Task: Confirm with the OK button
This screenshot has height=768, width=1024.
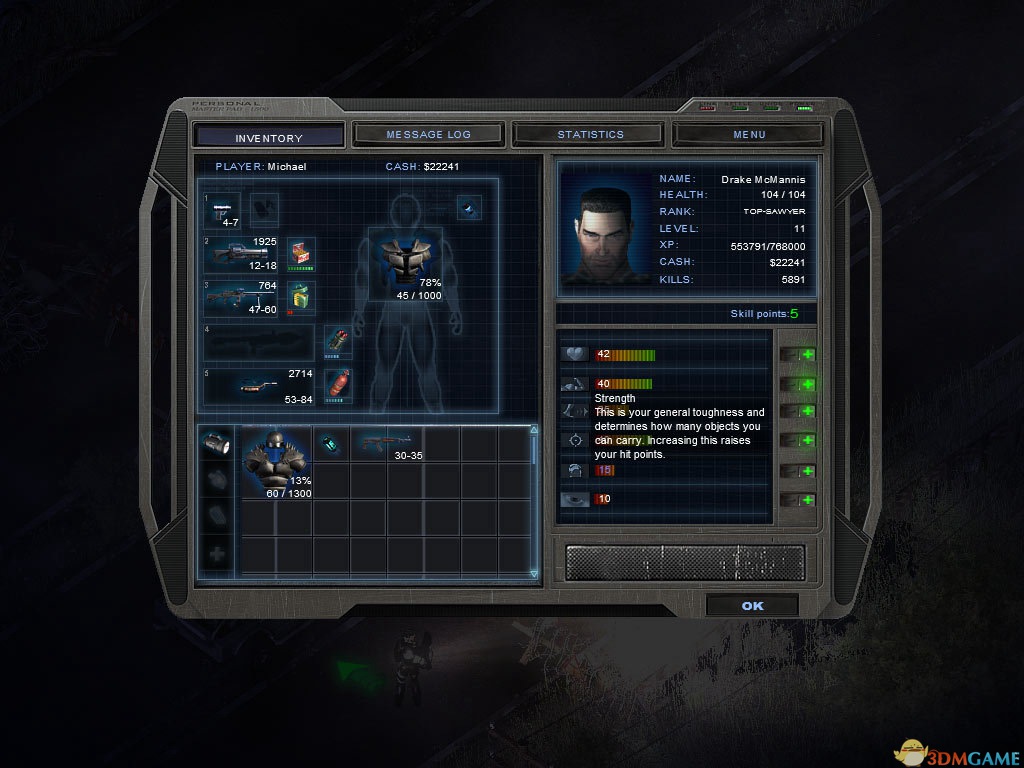Action: click(x=752, y=606)
